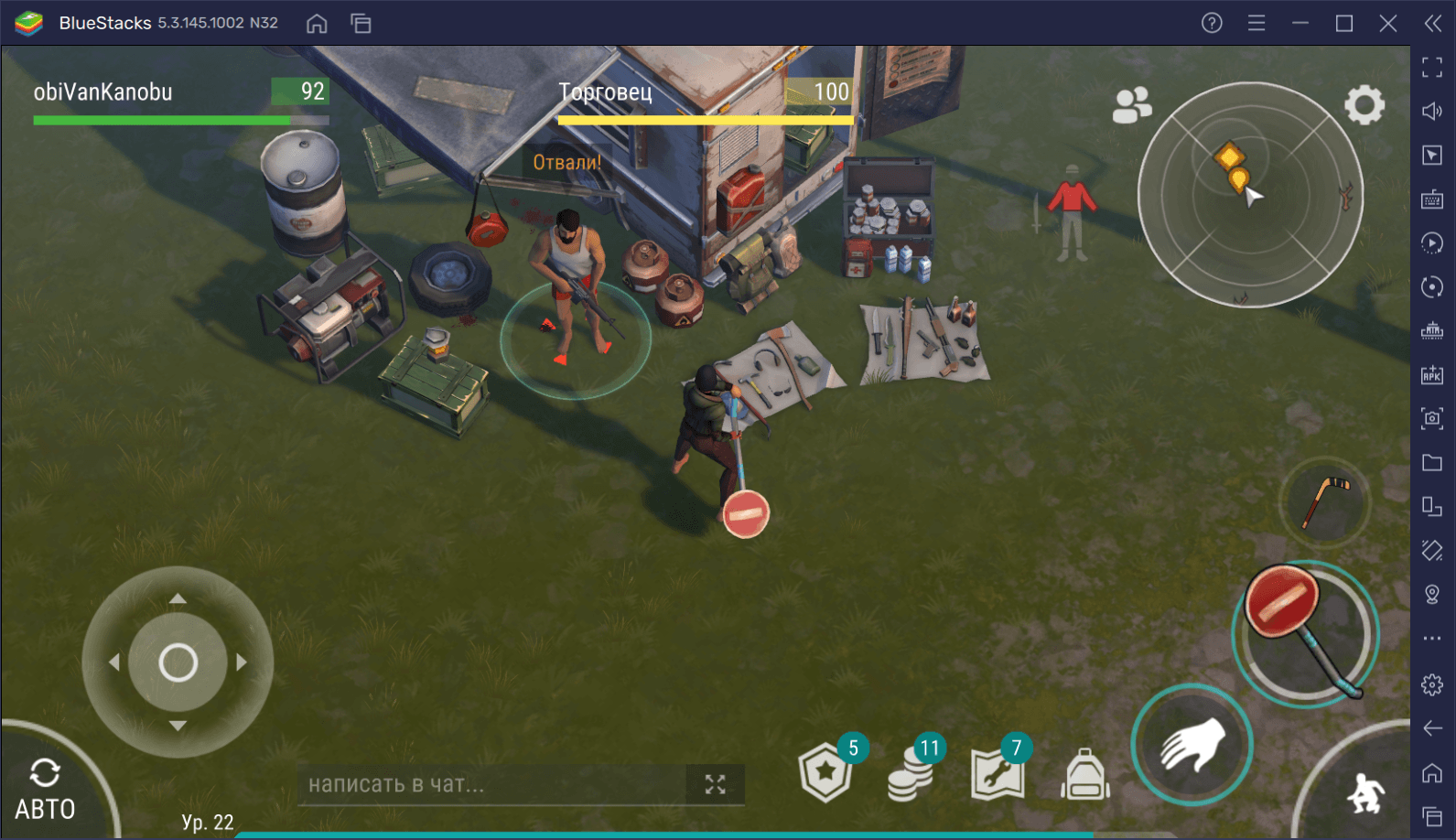1456x840 pixels.
Task: Open the map icon with 7
Action: click(x=998, y=772)
